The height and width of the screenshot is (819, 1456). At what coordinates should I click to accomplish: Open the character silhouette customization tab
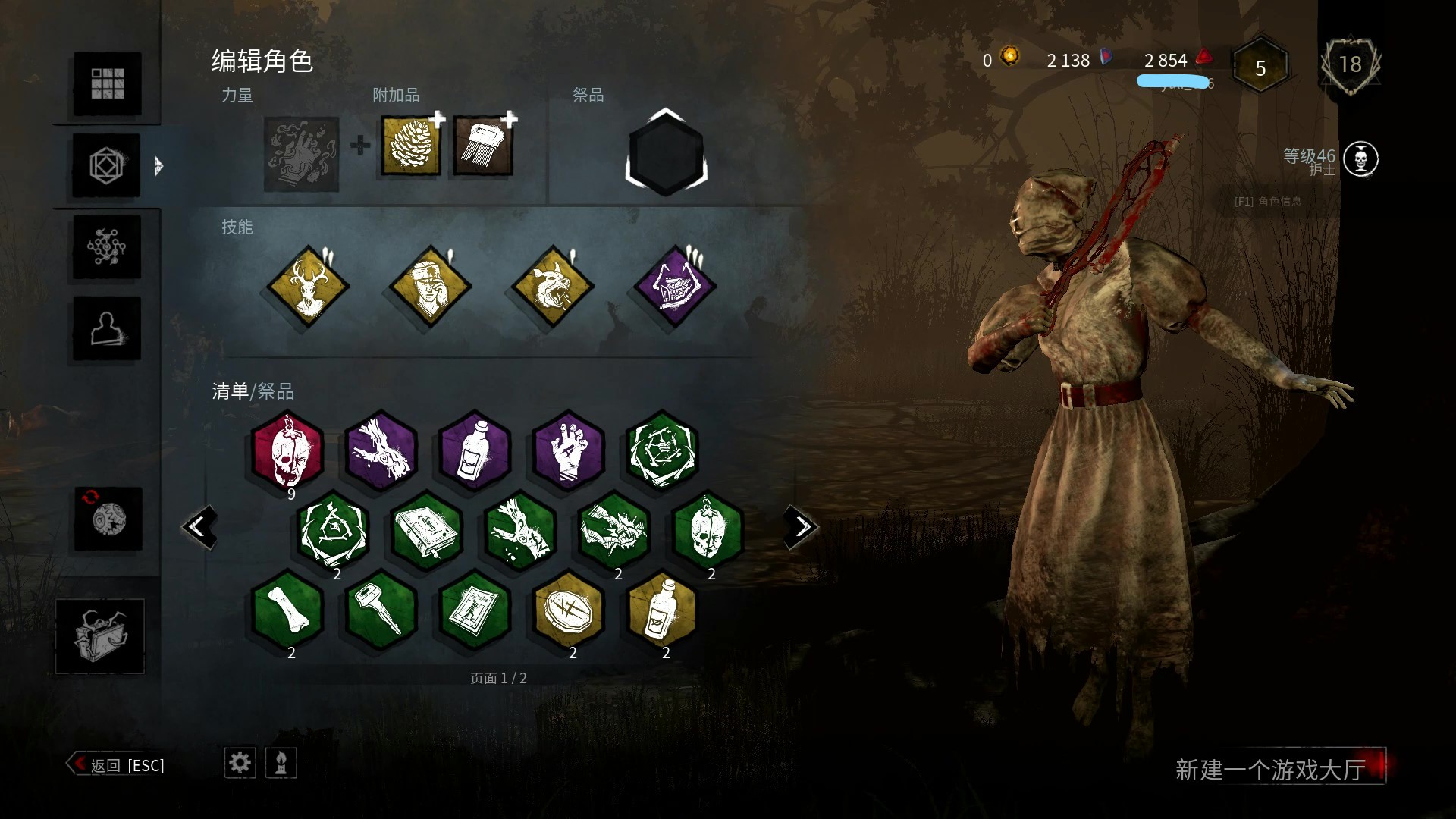107,328
